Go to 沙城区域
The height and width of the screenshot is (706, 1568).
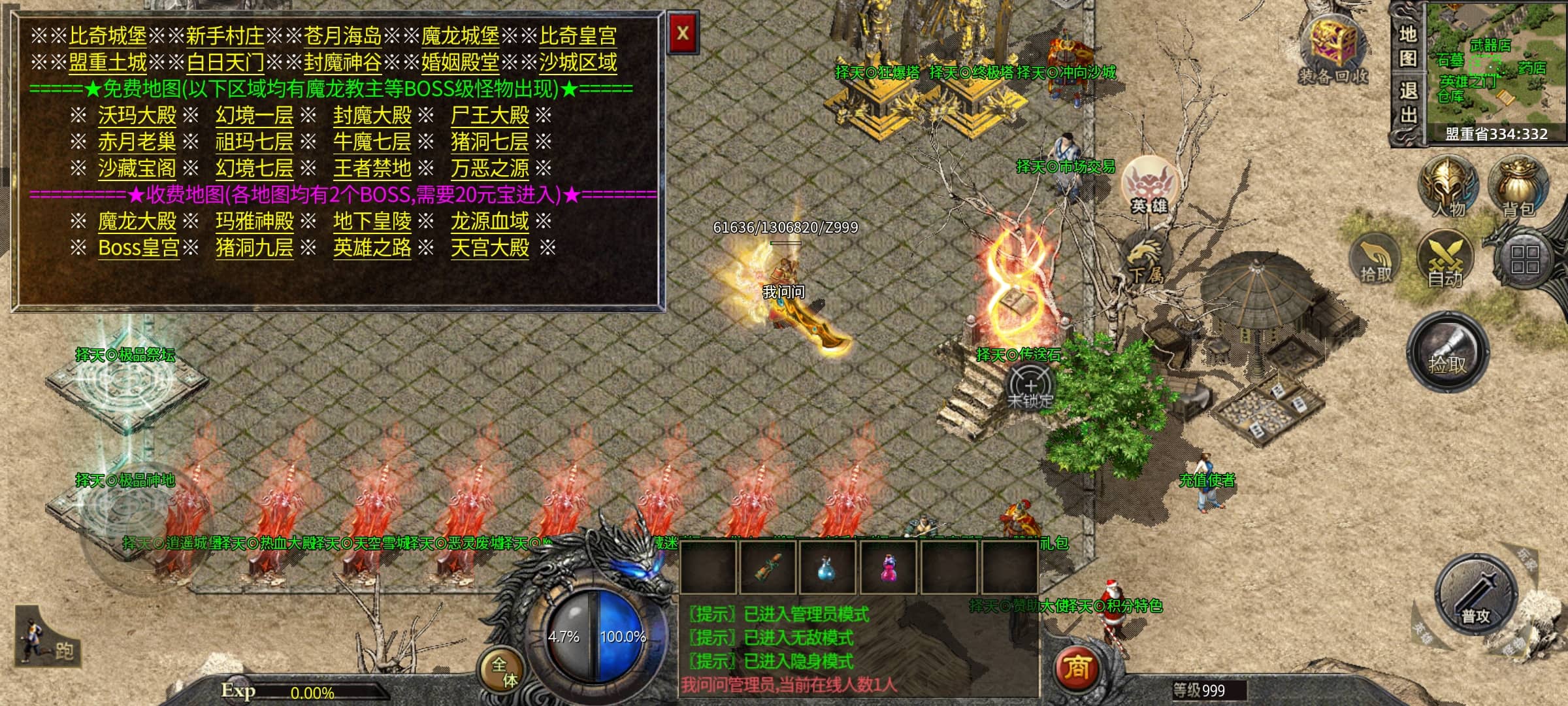(578, 63)
